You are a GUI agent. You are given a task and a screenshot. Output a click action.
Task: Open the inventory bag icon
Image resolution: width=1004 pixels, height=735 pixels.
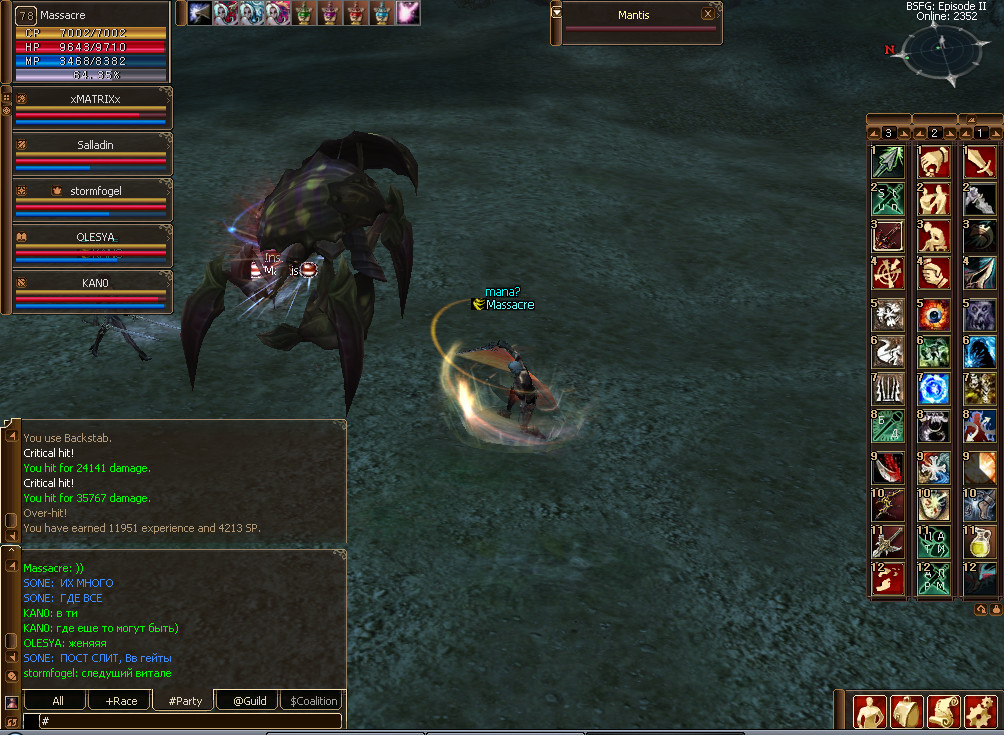tap(906, 711)
